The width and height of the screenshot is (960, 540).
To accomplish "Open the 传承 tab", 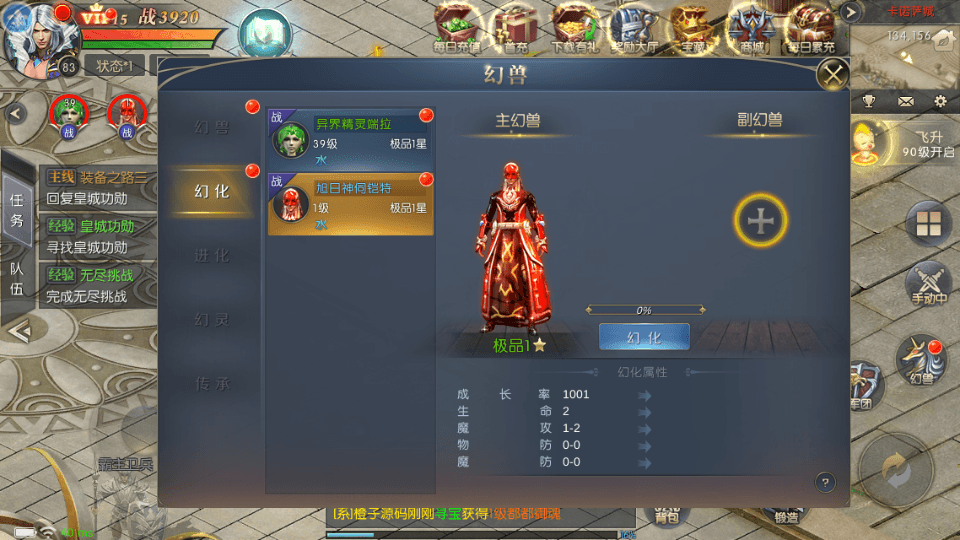I will click(211, 384).
